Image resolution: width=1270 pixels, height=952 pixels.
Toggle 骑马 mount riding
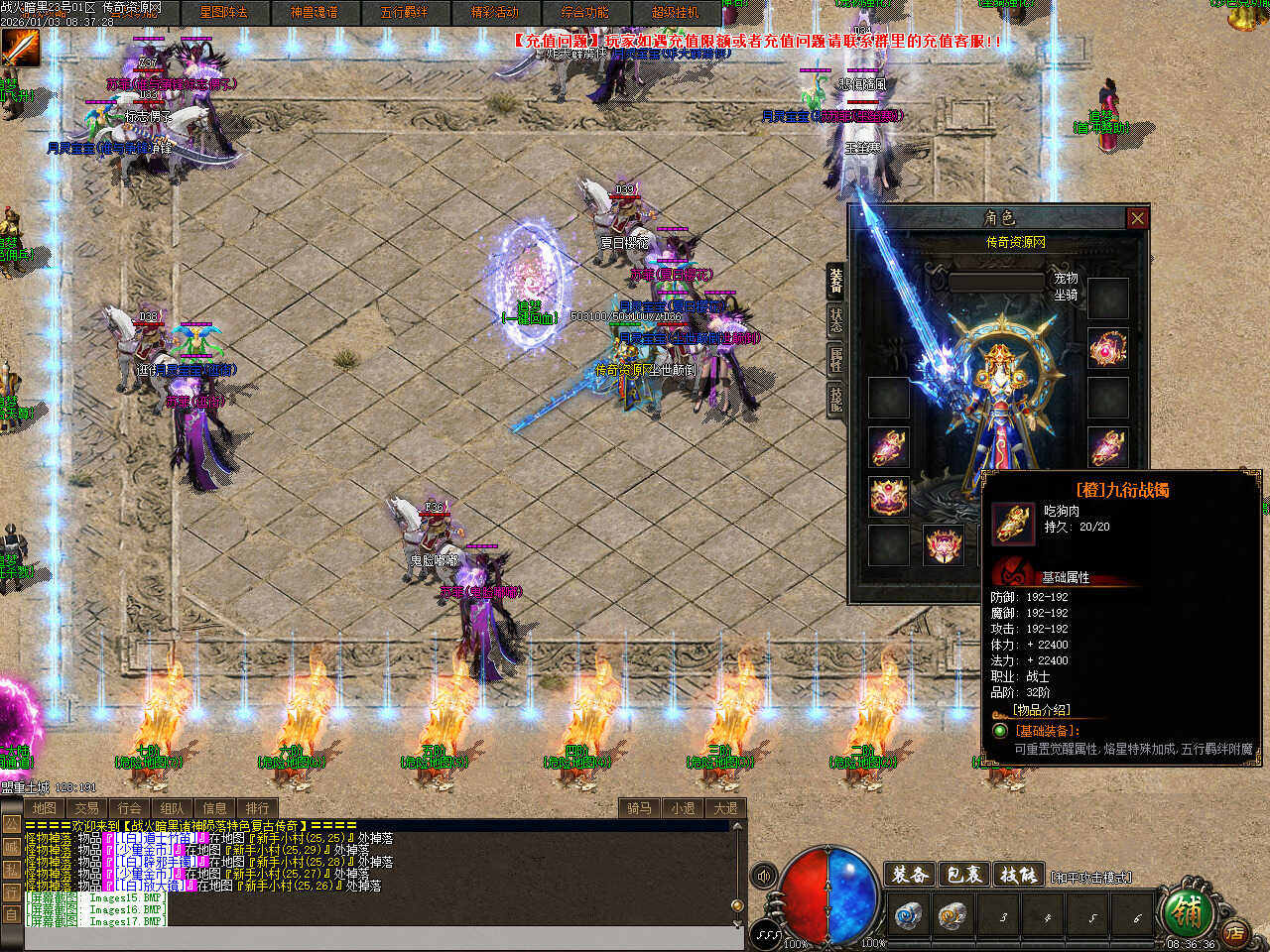pos(639,808)
